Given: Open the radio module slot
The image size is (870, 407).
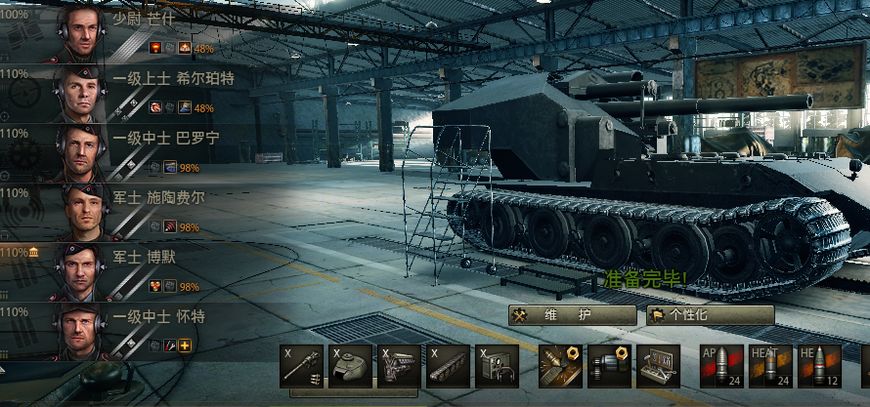Looking at the screenshot, I should click(x=496, y=366).
